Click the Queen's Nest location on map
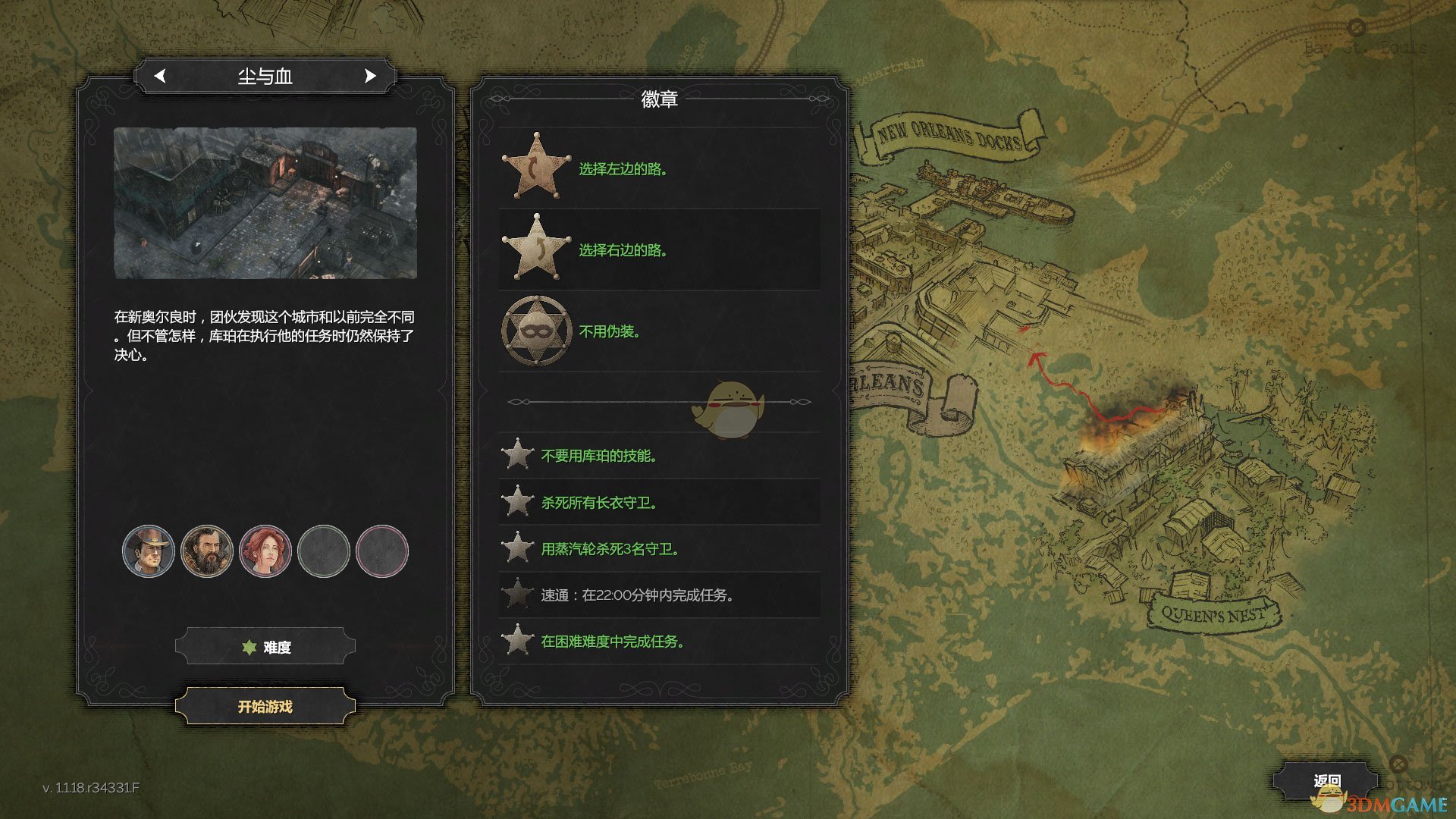1456x819 pixels. 1213,614
